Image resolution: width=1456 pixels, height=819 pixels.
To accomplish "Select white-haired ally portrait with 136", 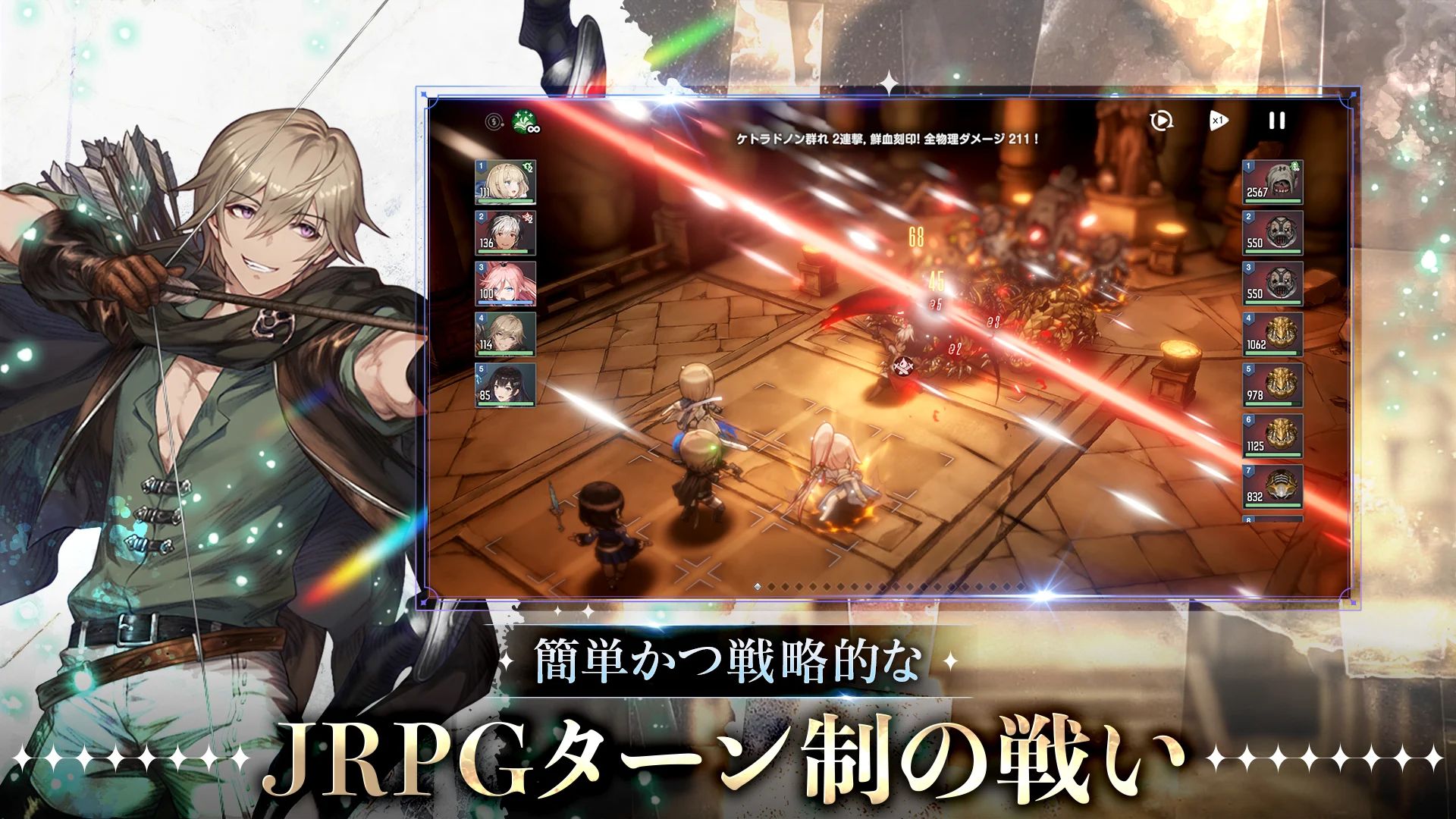I will tap(505, 233).
